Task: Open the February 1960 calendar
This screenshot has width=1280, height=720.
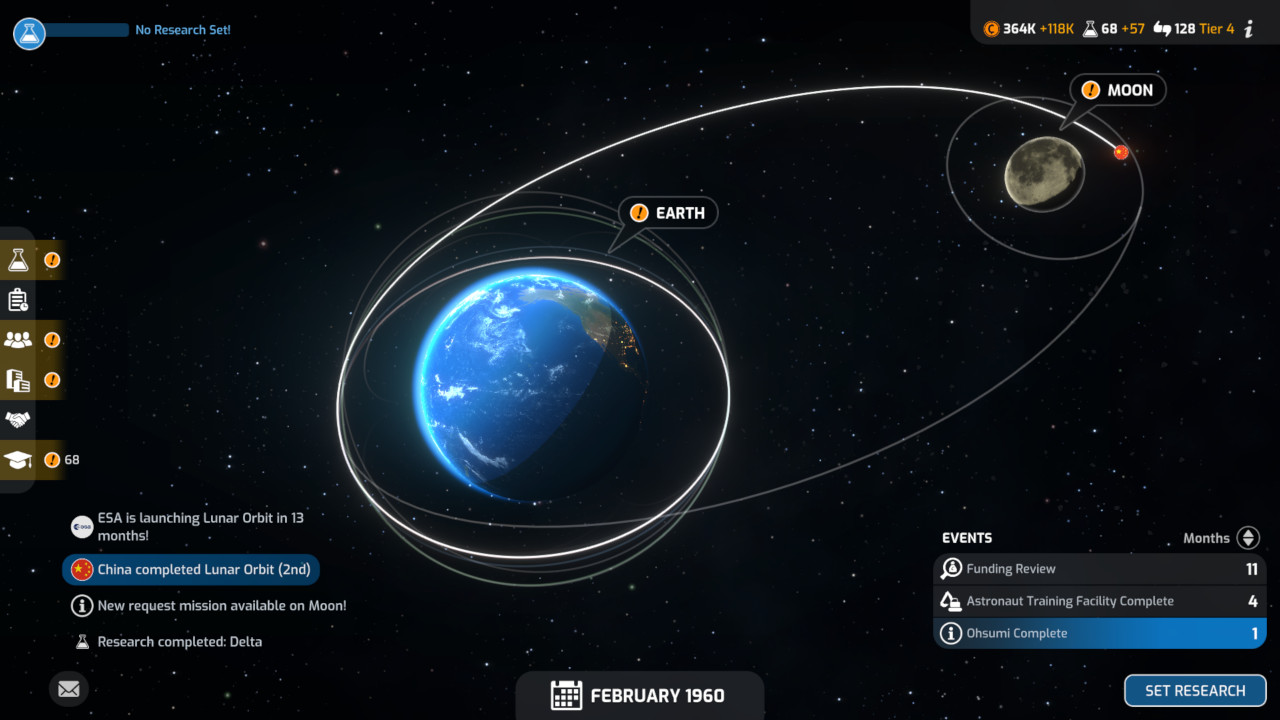Action: pyautogui.click(x=639, y=696)
